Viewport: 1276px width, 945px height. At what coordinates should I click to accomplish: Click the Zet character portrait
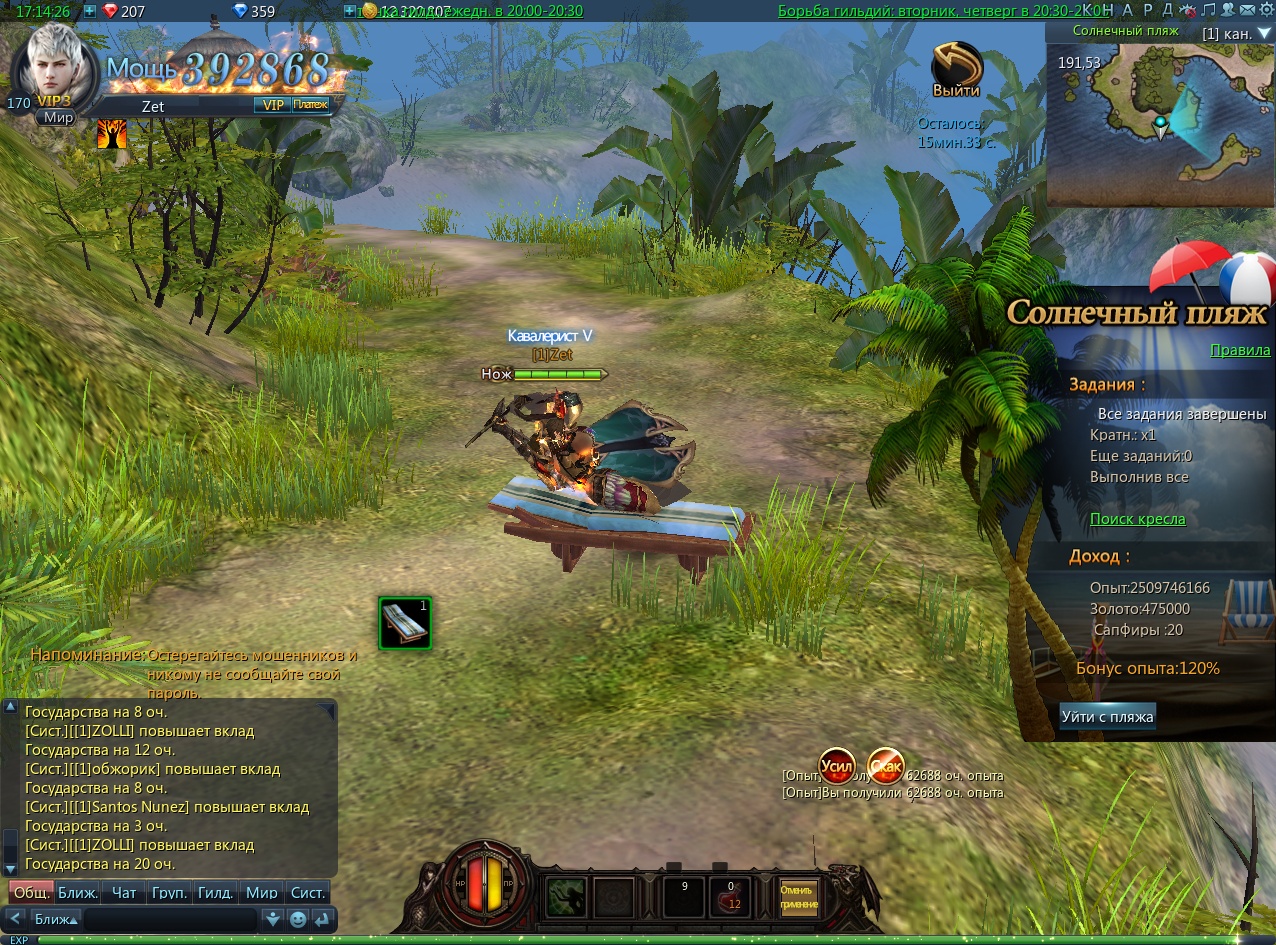tap(55, 64)
